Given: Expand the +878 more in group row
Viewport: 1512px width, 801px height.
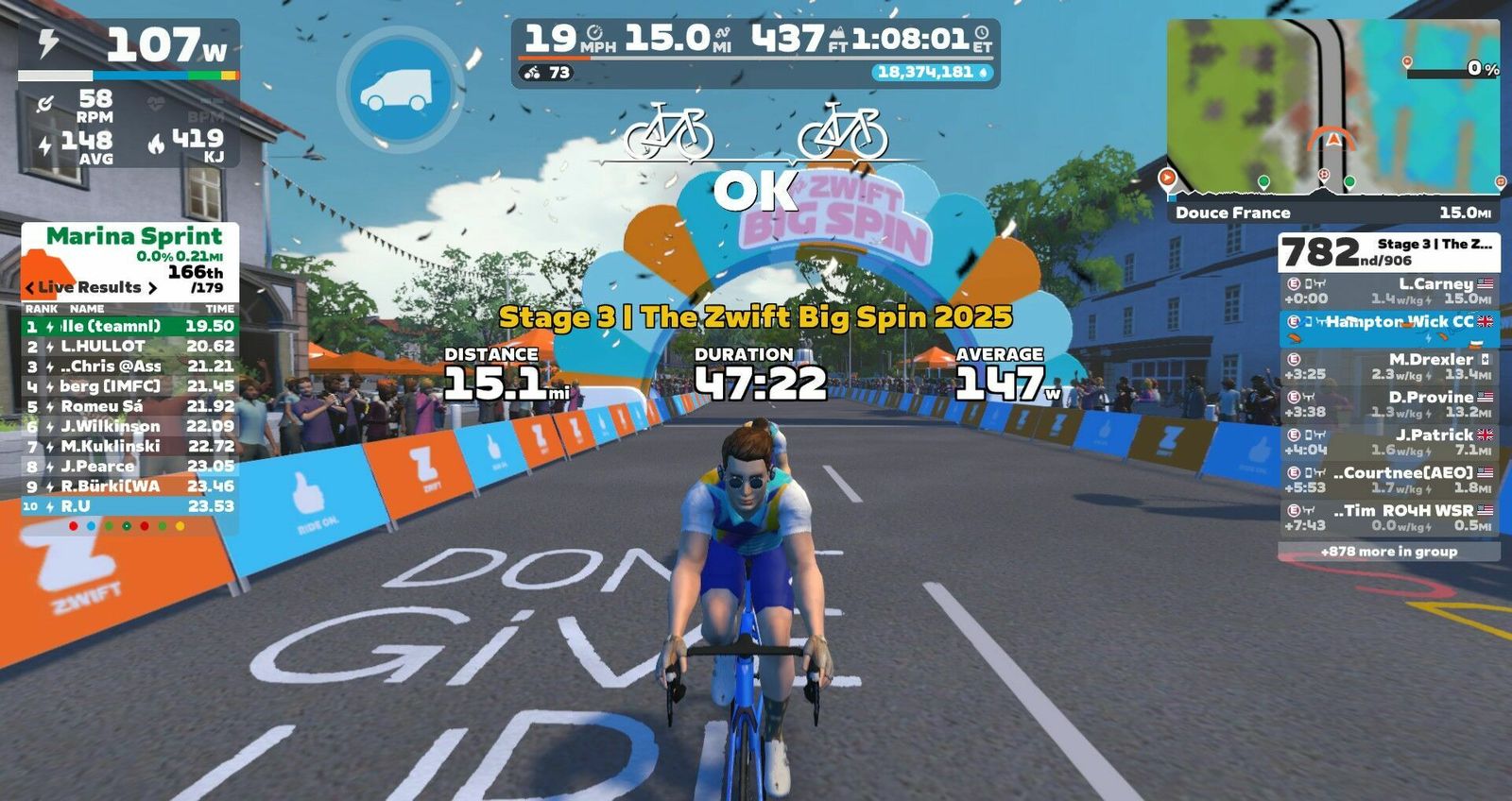Looking at the screenshot, I should (1388, 552).
